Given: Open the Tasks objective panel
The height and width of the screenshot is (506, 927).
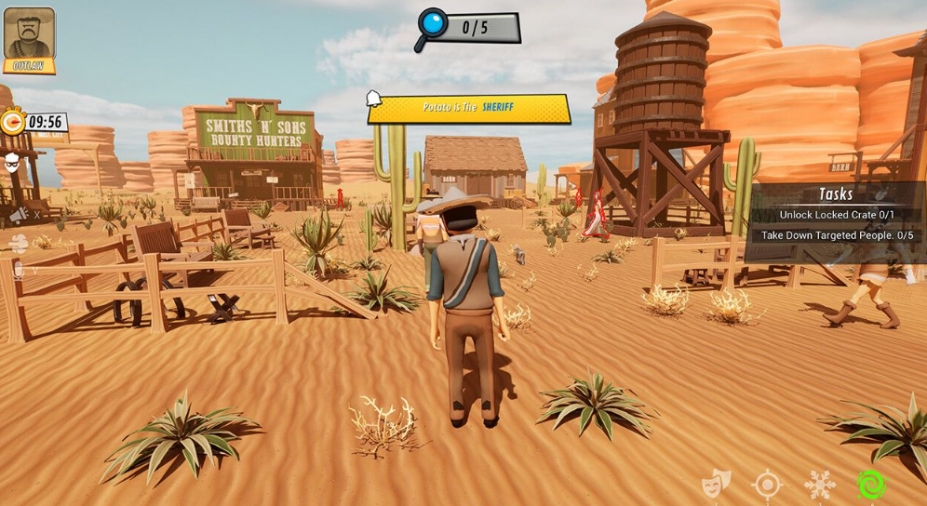Looking at the screenshot, I should 836,194.
